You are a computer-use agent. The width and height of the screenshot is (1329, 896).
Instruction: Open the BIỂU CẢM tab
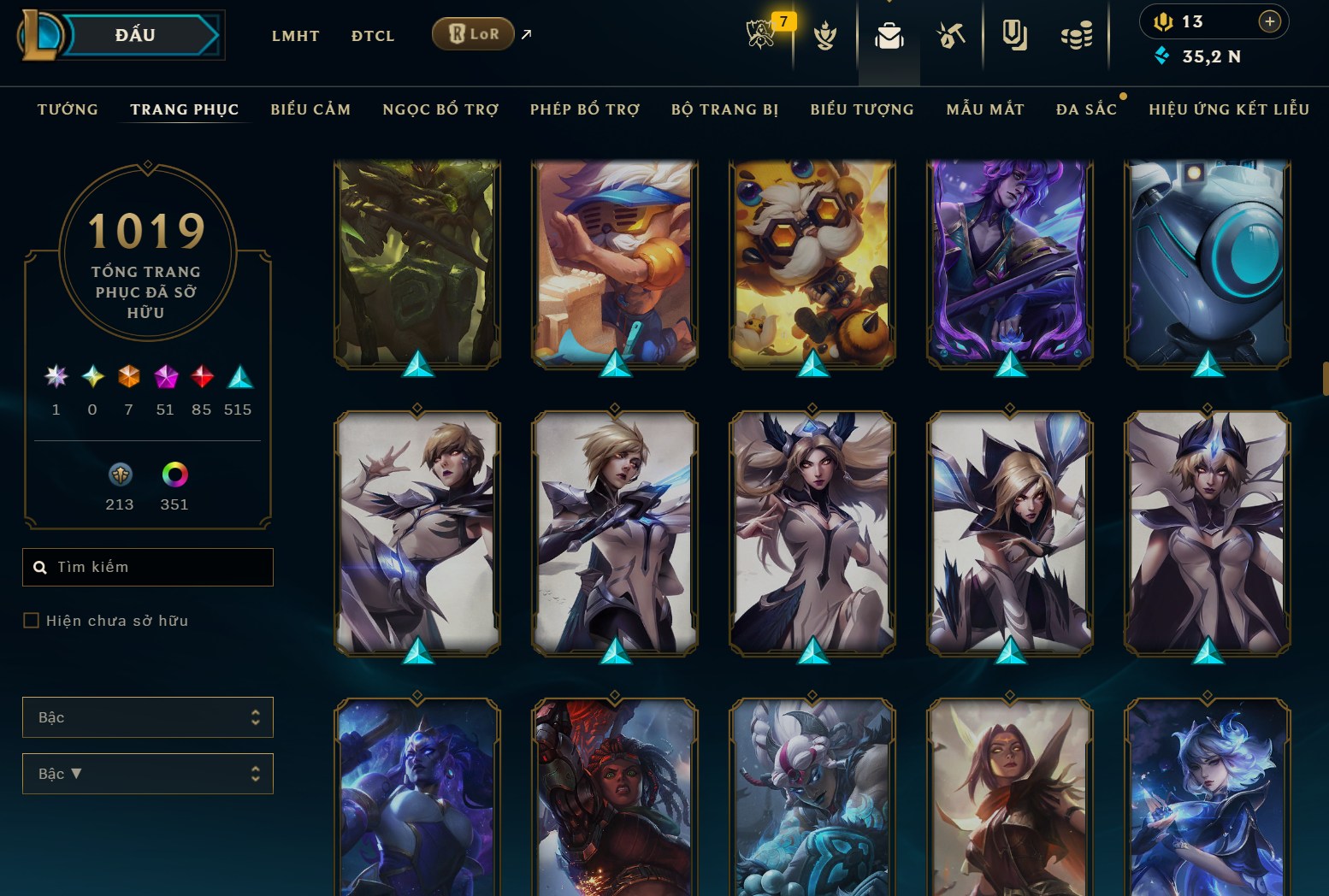coord(310,109)
